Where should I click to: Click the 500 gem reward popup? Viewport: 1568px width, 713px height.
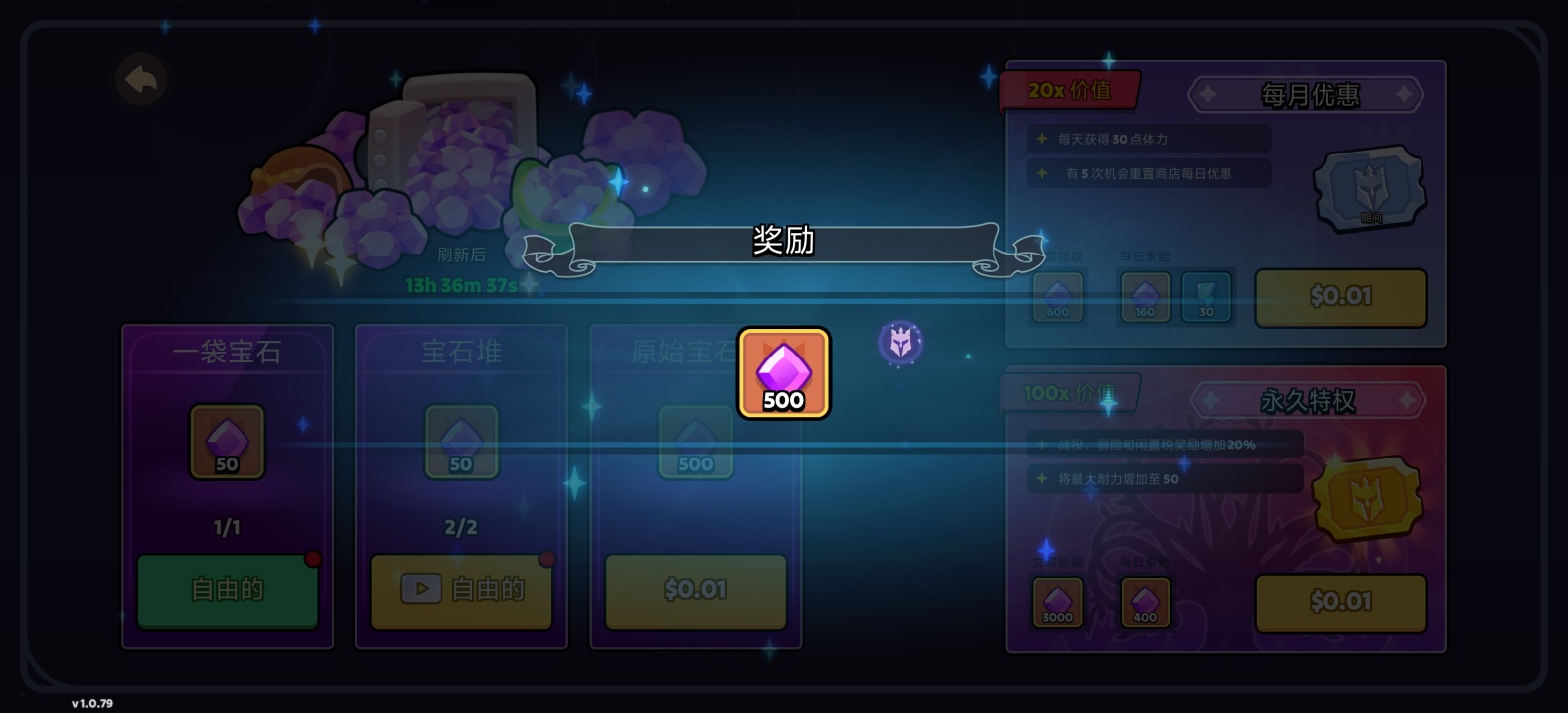tap(783, 371)
